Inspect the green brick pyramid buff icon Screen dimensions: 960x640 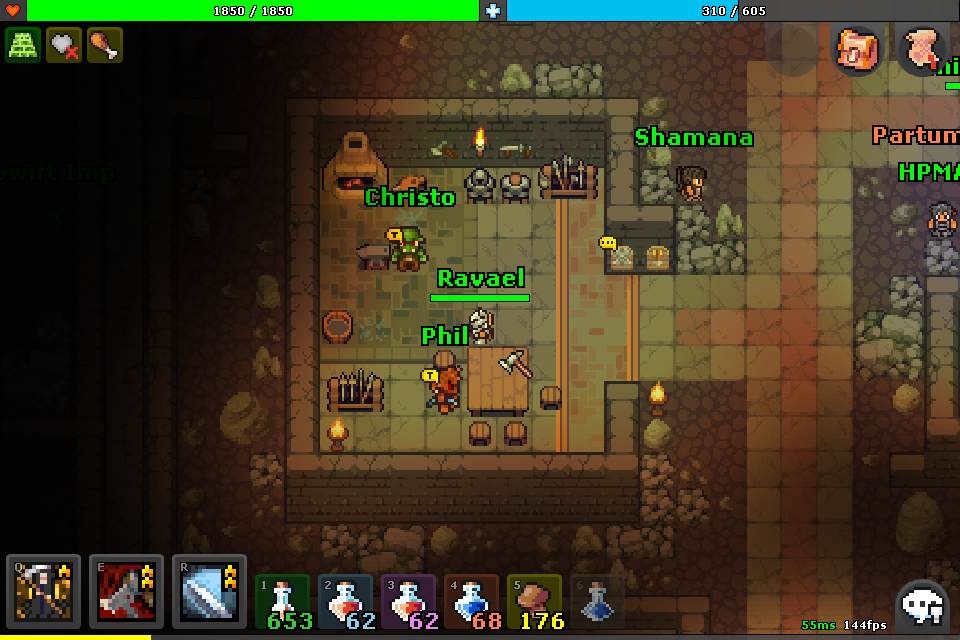23,45
